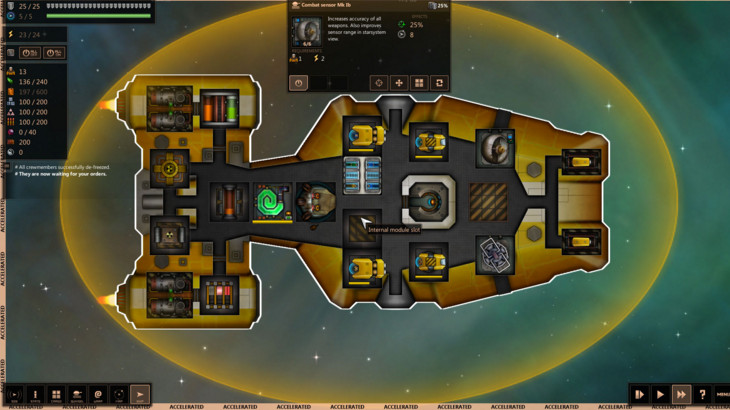Click the four-arrow move module button
Image resolution: width=730 pixels, height=410 pixels.
tap(399, 83)
